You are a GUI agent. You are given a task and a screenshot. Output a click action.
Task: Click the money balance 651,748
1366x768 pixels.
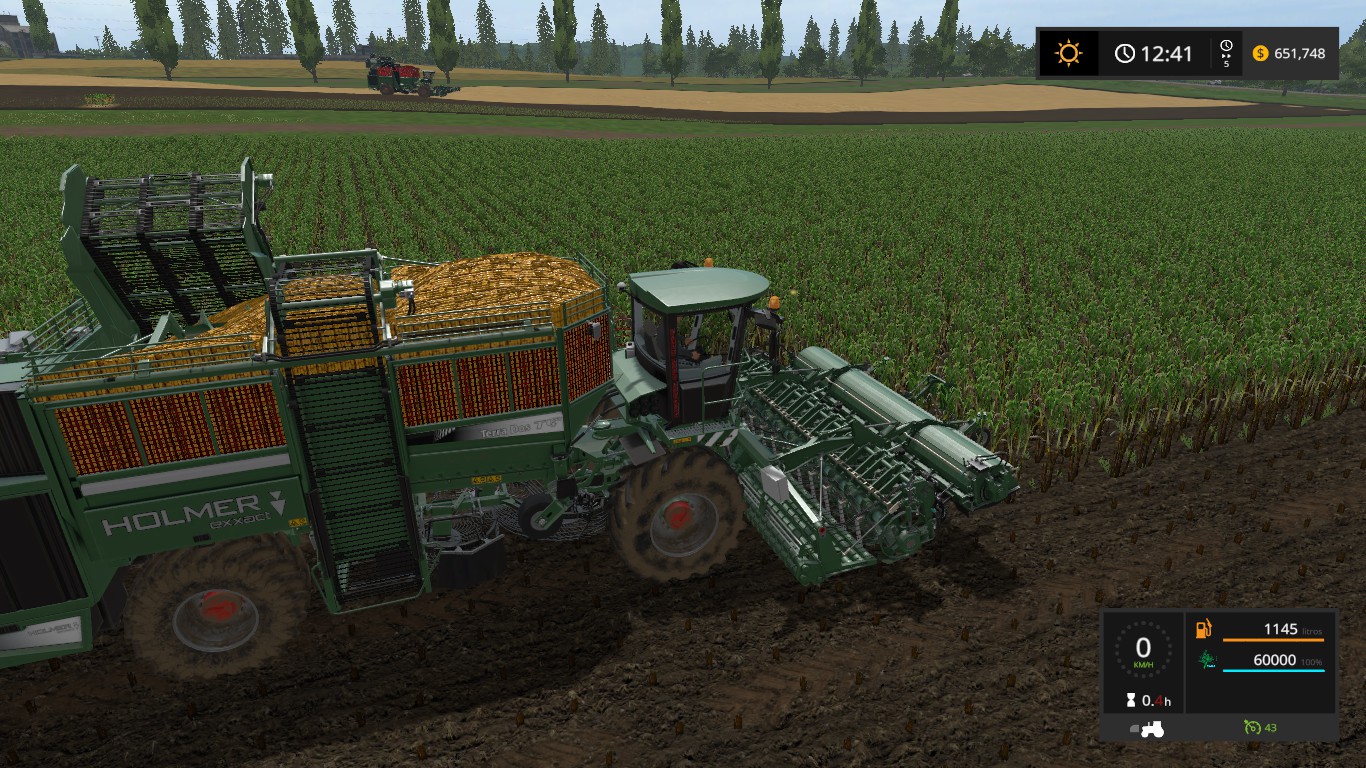point(1300,53)
